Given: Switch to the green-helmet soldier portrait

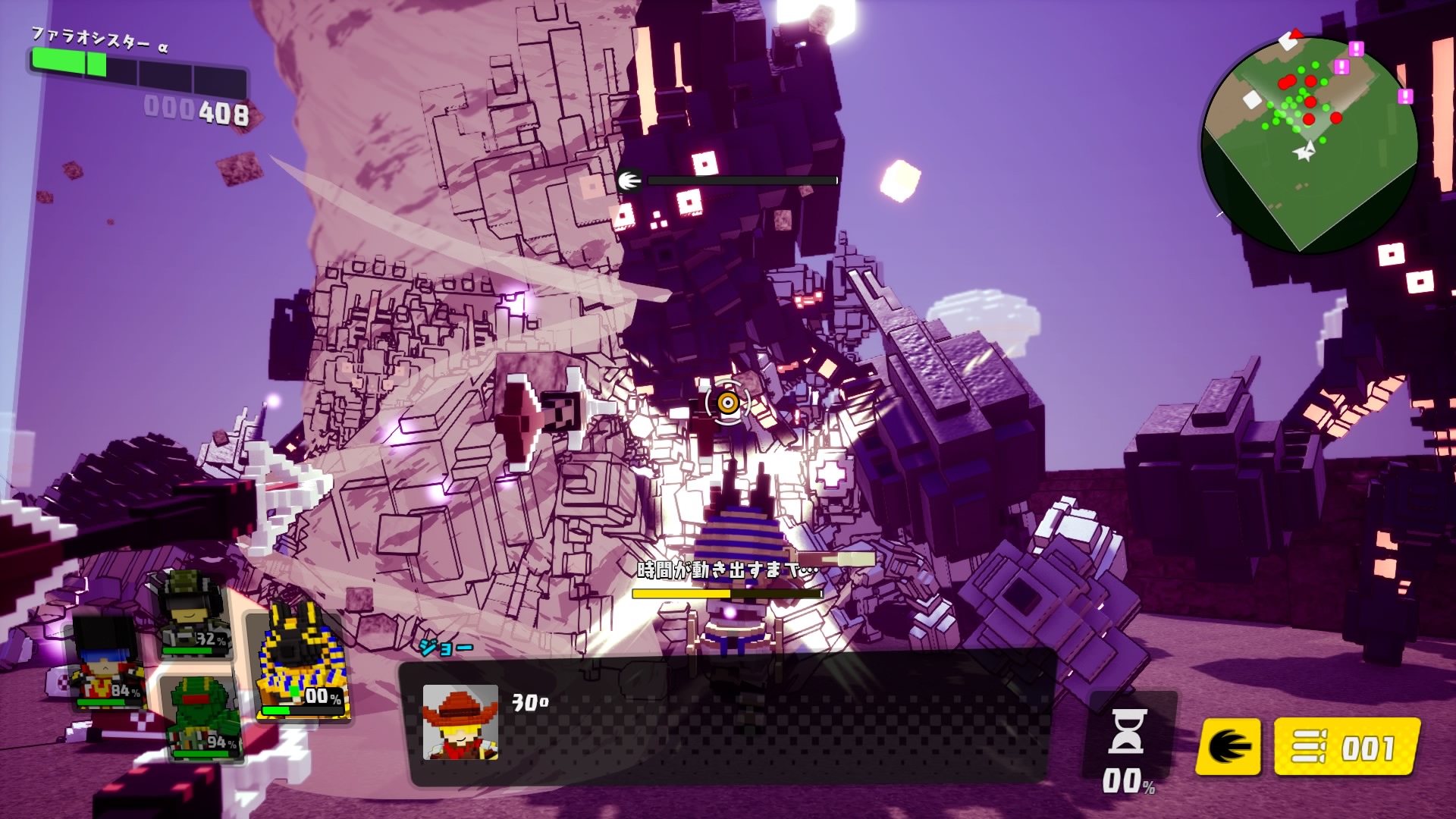Looking at the screenshot, I should (x=193, y=614).
